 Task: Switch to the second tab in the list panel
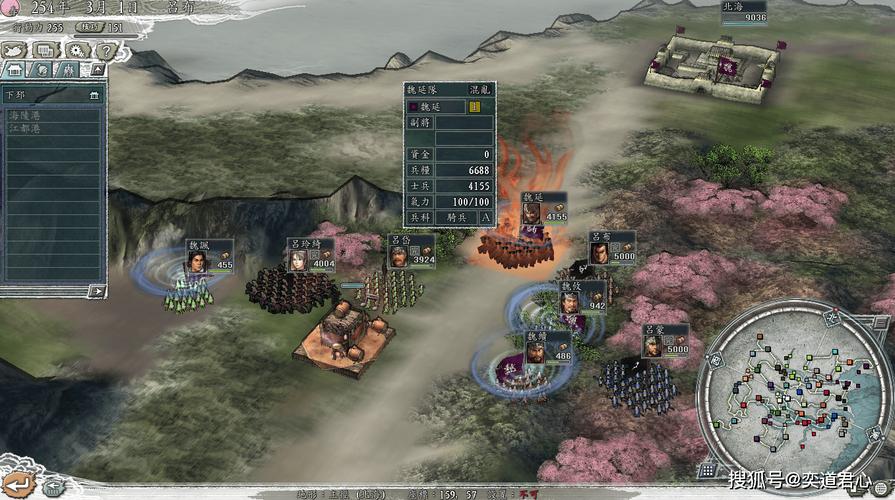coord(40,71)
